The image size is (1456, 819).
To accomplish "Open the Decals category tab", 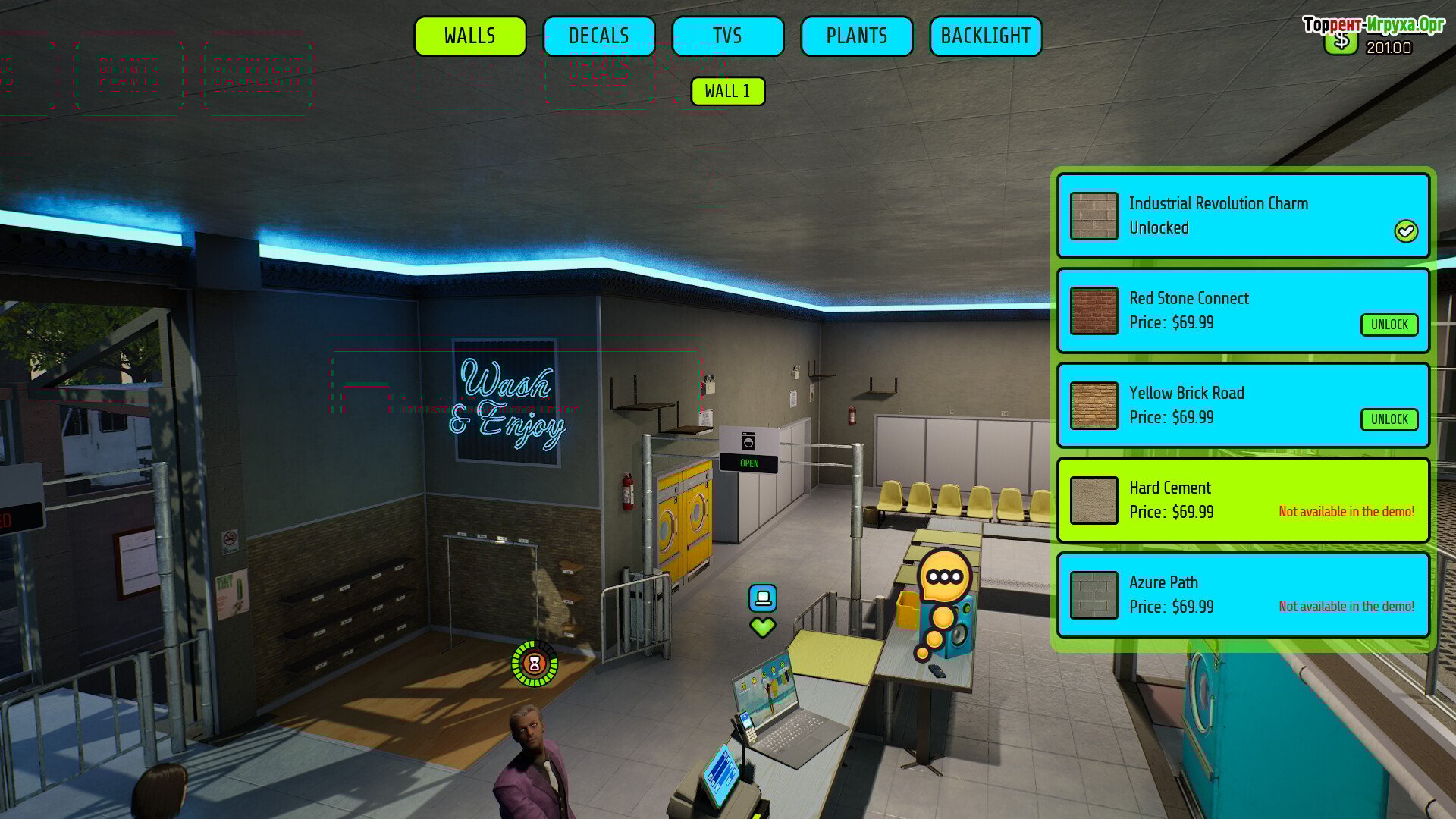I will click(x=599, y=36).
